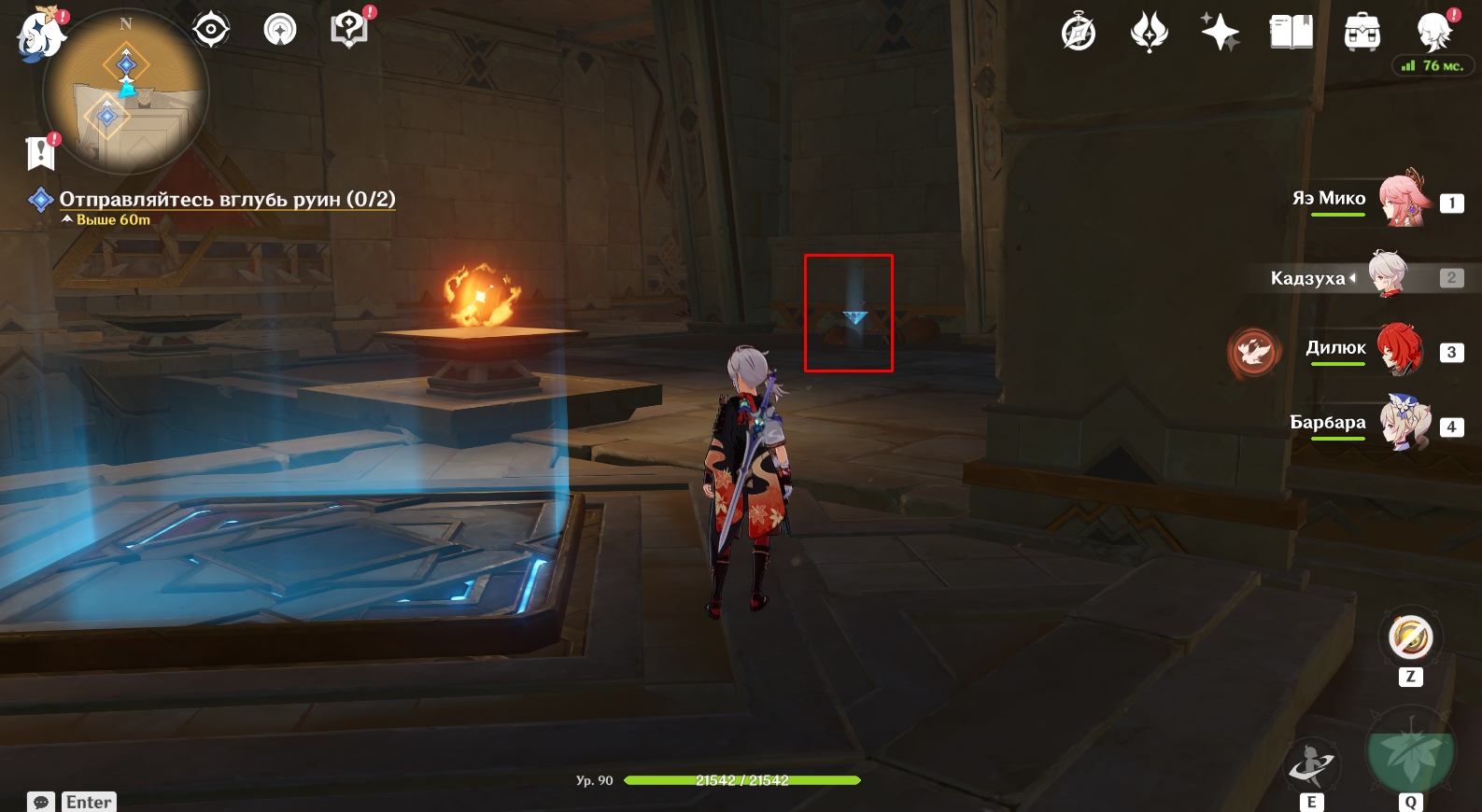Open the events compass icon
1482x812 pixels.
(x=1079, y=33)
